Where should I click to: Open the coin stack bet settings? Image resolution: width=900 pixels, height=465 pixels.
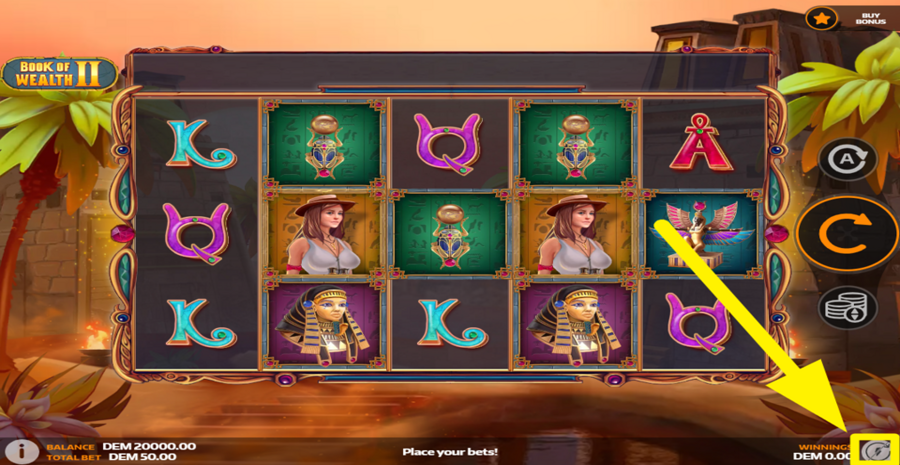[848, 307]
